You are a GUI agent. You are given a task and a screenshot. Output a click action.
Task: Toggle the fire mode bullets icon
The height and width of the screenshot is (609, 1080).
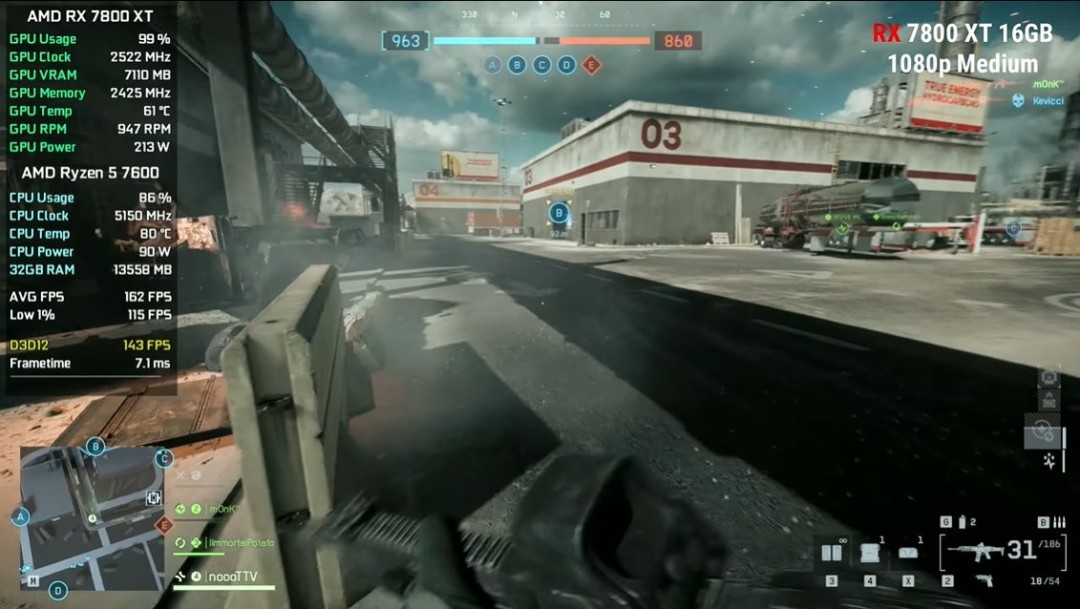click(x=1059, y=522)
